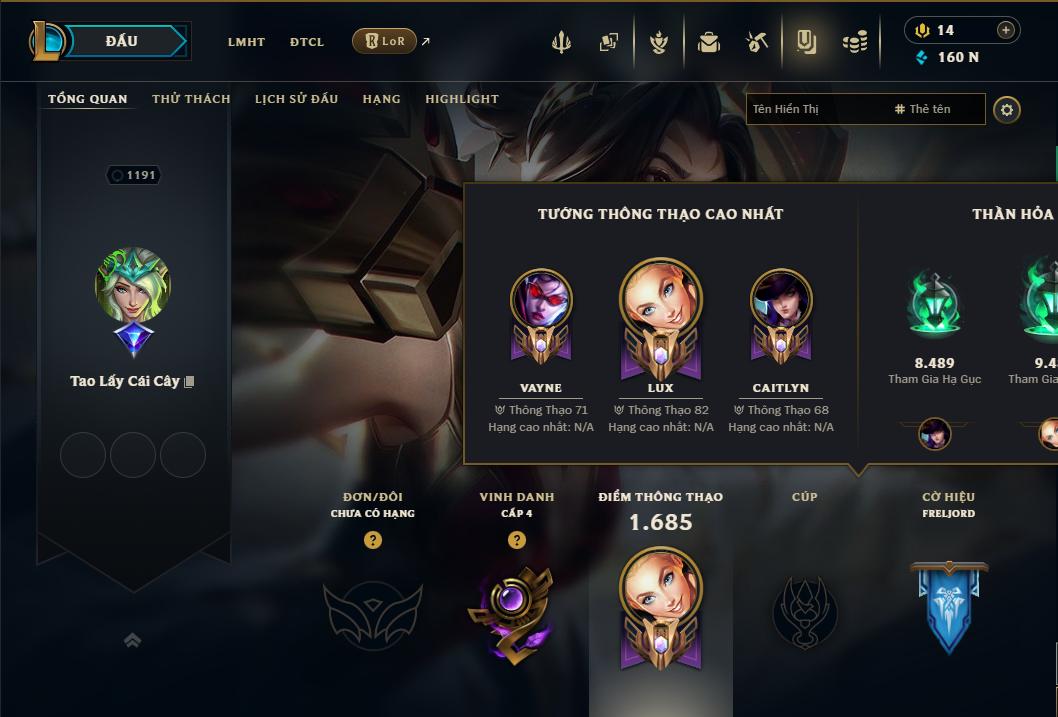Select the Vayne mastery portrait
Image resolution: width=1058 pixels, height=717 pixels.
point(541,302)
